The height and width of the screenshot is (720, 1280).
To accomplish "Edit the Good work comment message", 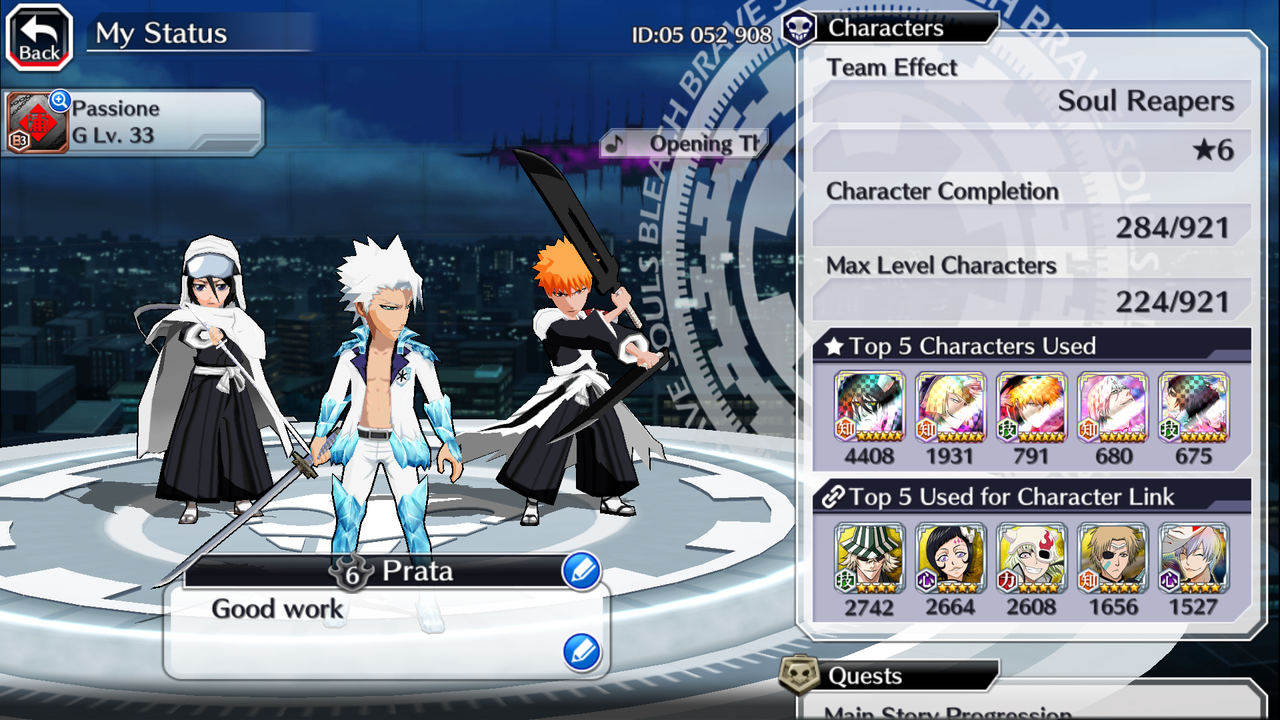I will (x=581, y=652).
